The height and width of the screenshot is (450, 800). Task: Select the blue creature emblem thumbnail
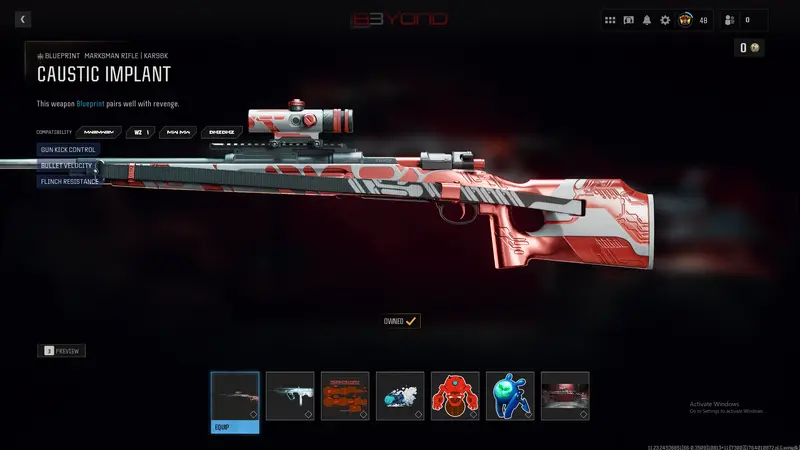click(x=510, y=396)
